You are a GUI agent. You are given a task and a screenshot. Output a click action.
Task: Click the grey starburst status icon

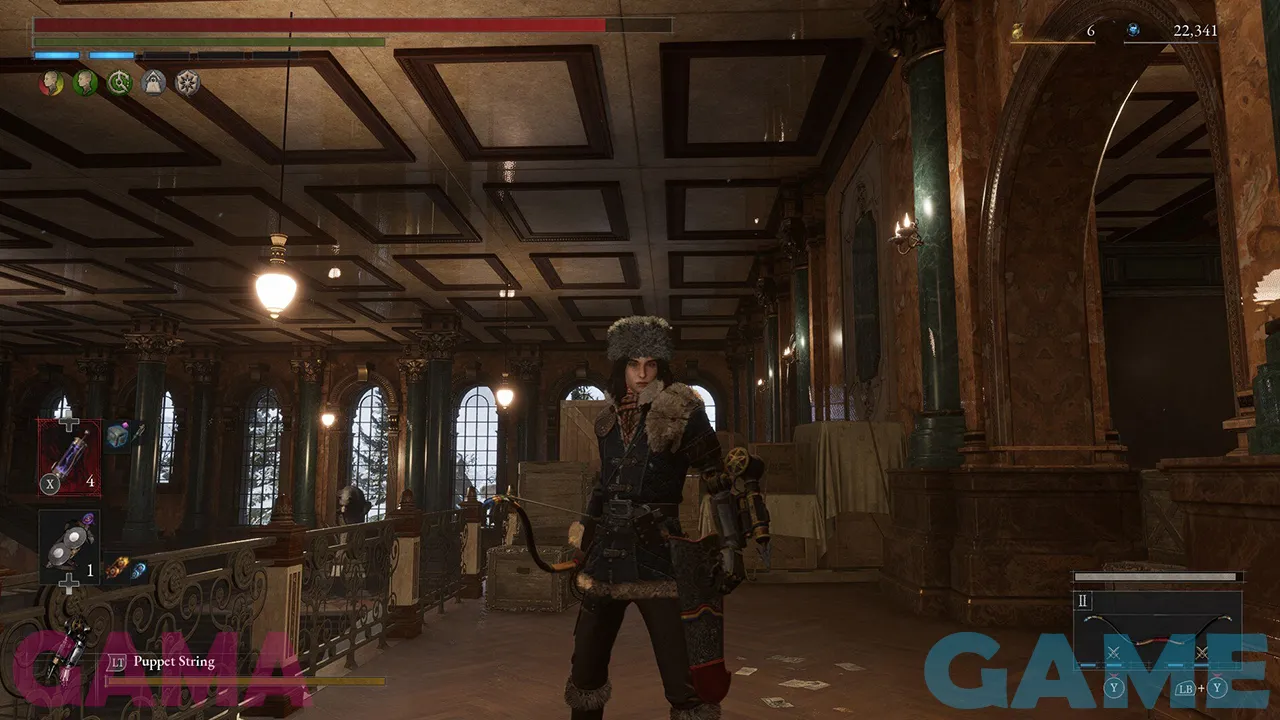187,83
